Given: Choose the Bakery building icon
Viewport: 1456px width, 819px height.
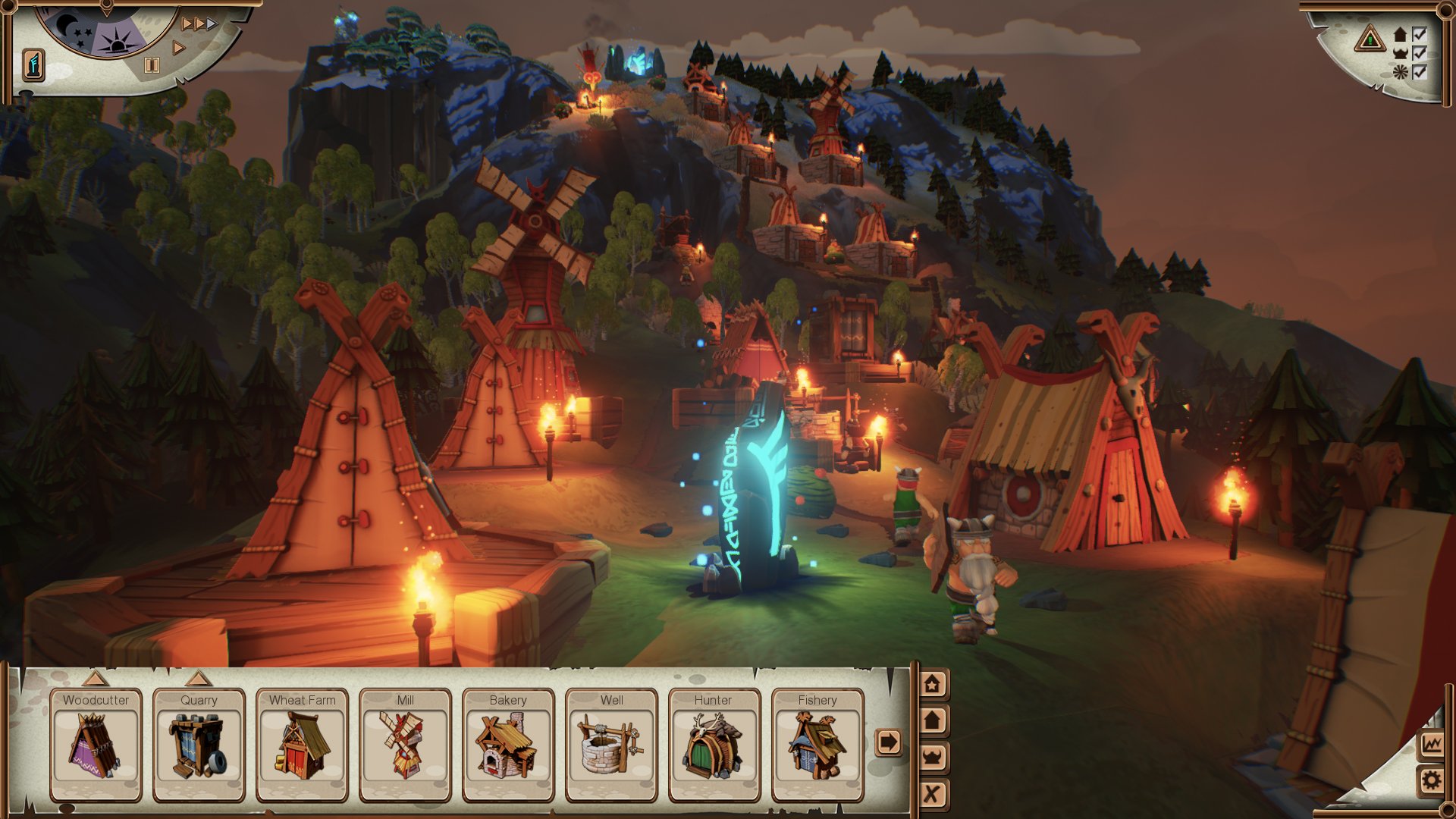Looking at the screenshot, I should pos(507,747).
